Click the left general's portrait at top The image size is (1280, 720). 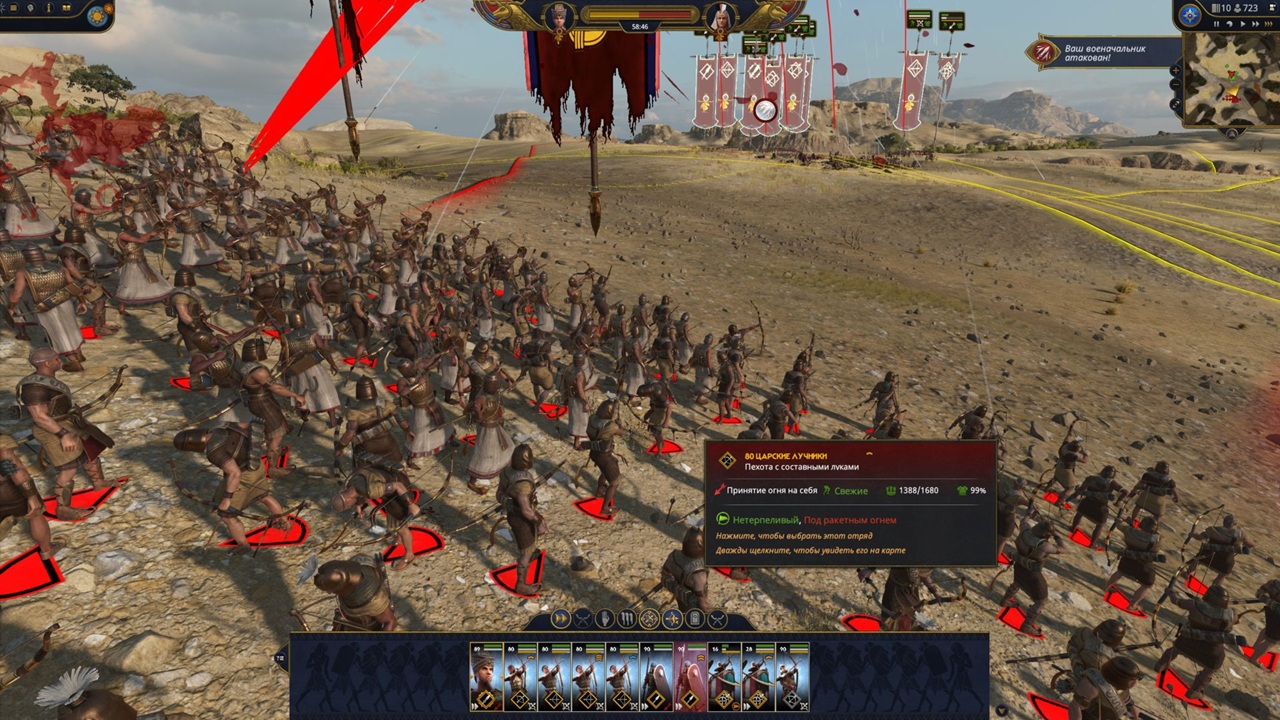click(x=559, y=17)
